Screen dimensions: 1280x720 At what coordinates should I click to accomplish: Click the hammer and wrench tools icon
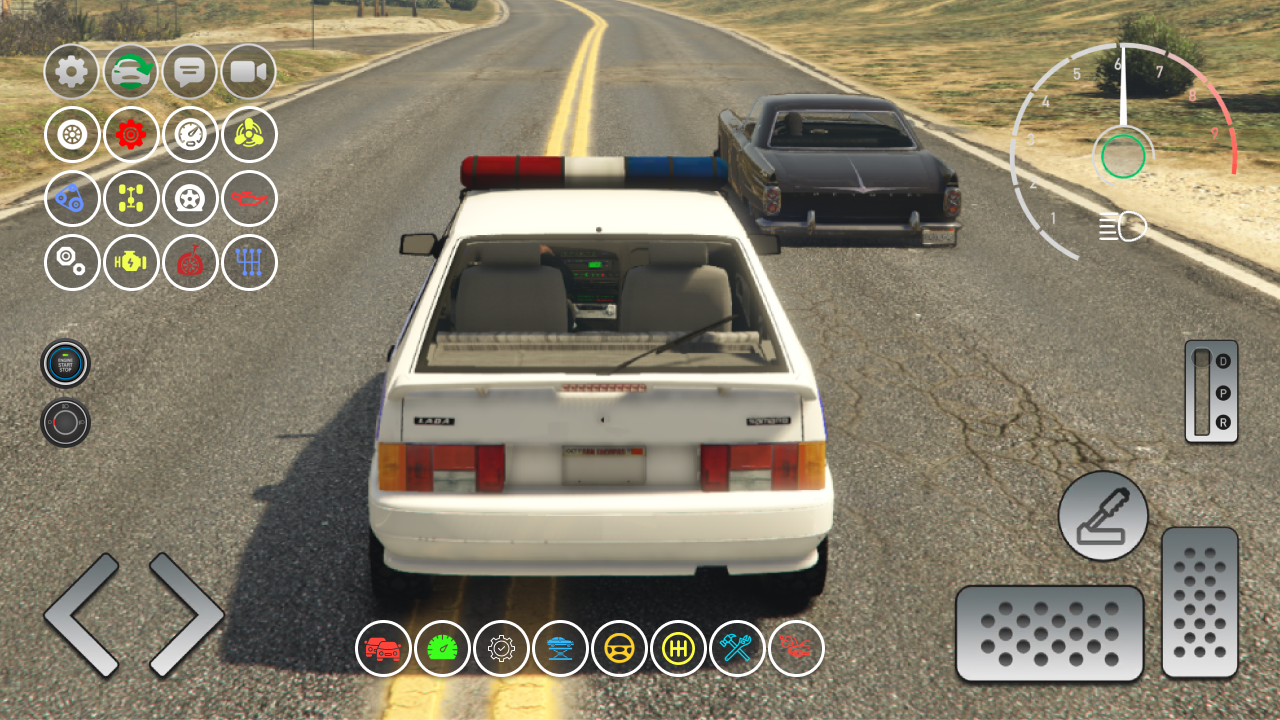click(737, 648)
